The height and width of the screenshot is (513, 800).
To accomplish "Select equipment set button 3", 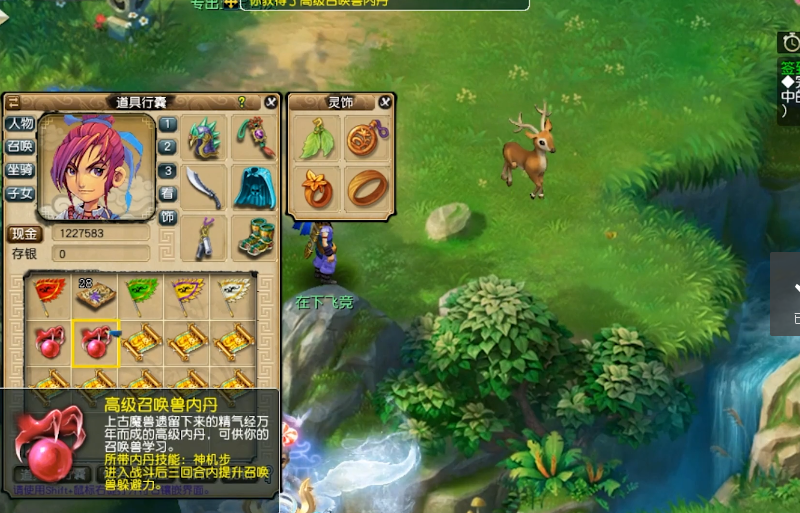I will coord(168,170).
